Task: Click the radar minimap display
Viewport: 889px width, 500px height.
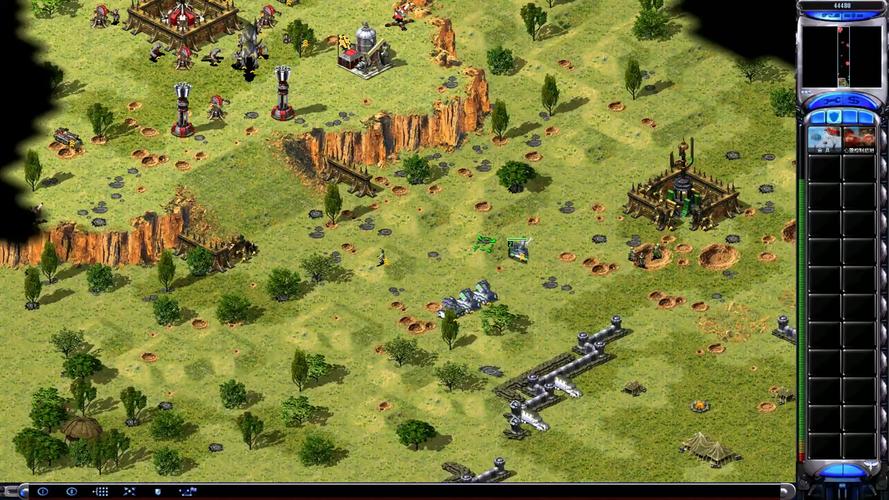Action: 841,56
